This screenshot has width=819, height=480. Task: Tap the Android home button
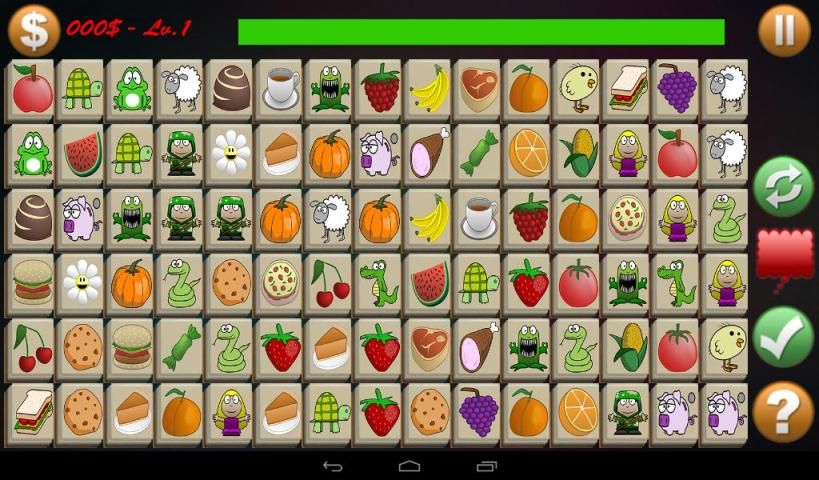tap(409, 466)
